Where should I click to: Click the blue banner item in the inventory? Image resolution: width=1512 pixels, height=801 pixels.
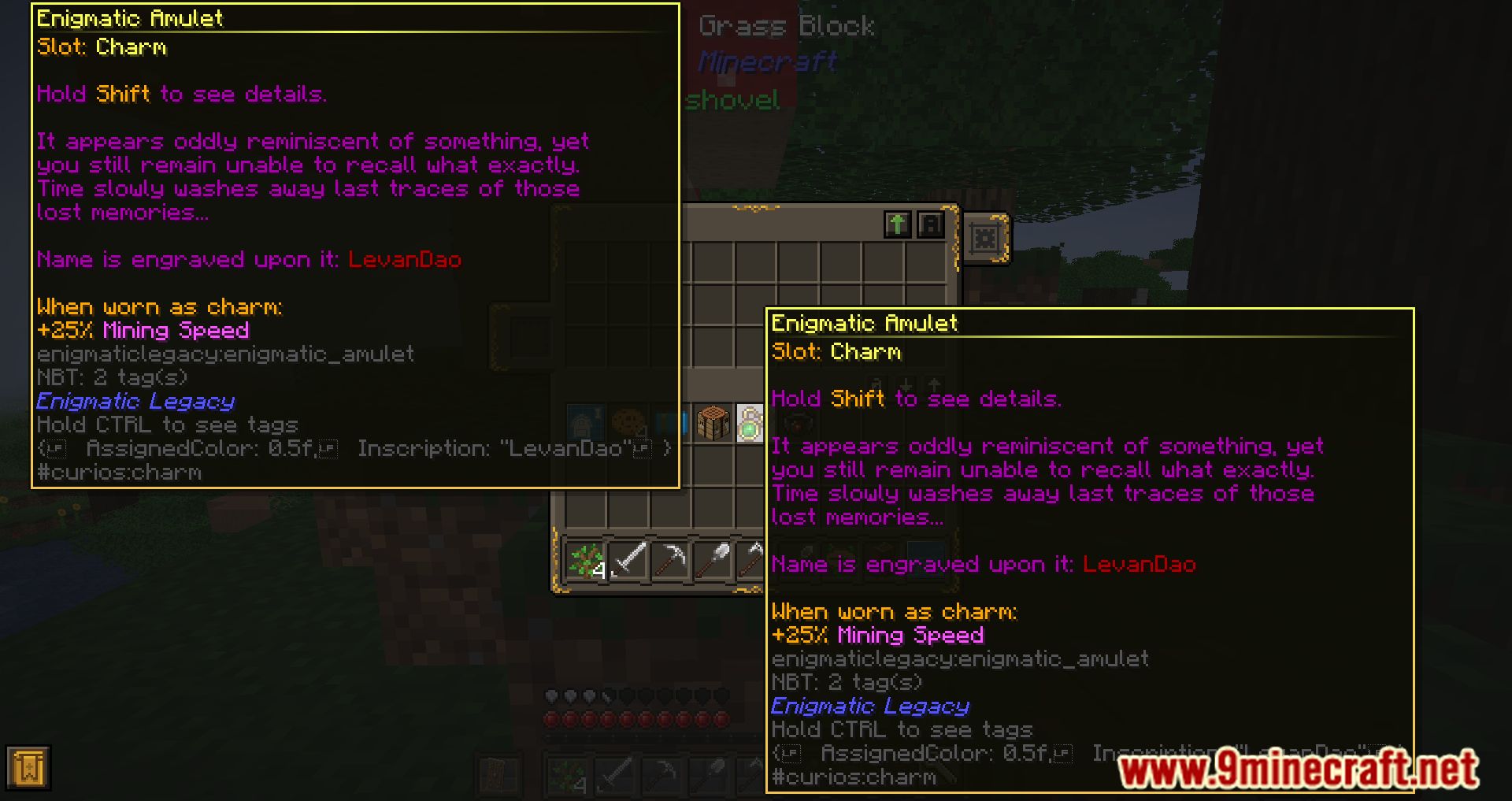(672, 424)
